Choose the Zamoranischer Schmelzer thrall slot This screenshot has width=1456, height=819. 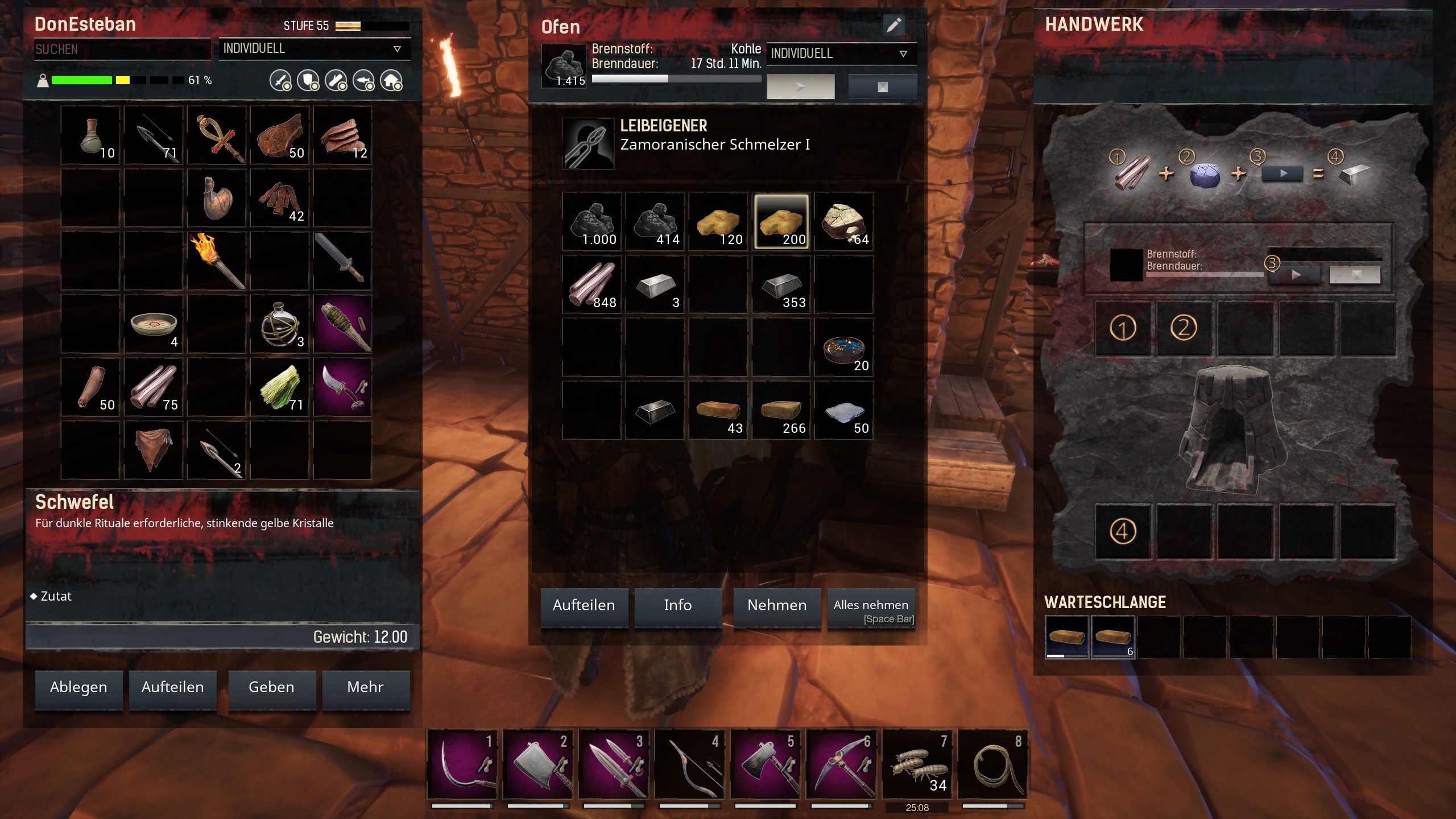click(588, 143)
